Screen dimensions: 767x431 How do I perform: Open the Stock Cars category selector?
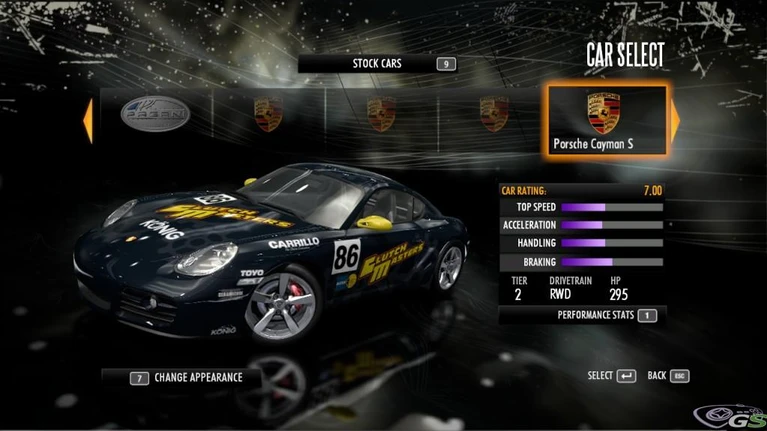pyautogui.click(x=377, y=64)
